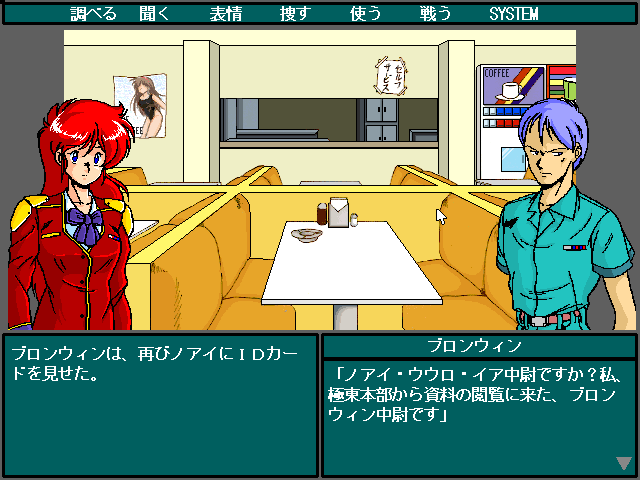The image size is (640, 480).
Task: Select the 捜す (Search) command
Action: 296,14
